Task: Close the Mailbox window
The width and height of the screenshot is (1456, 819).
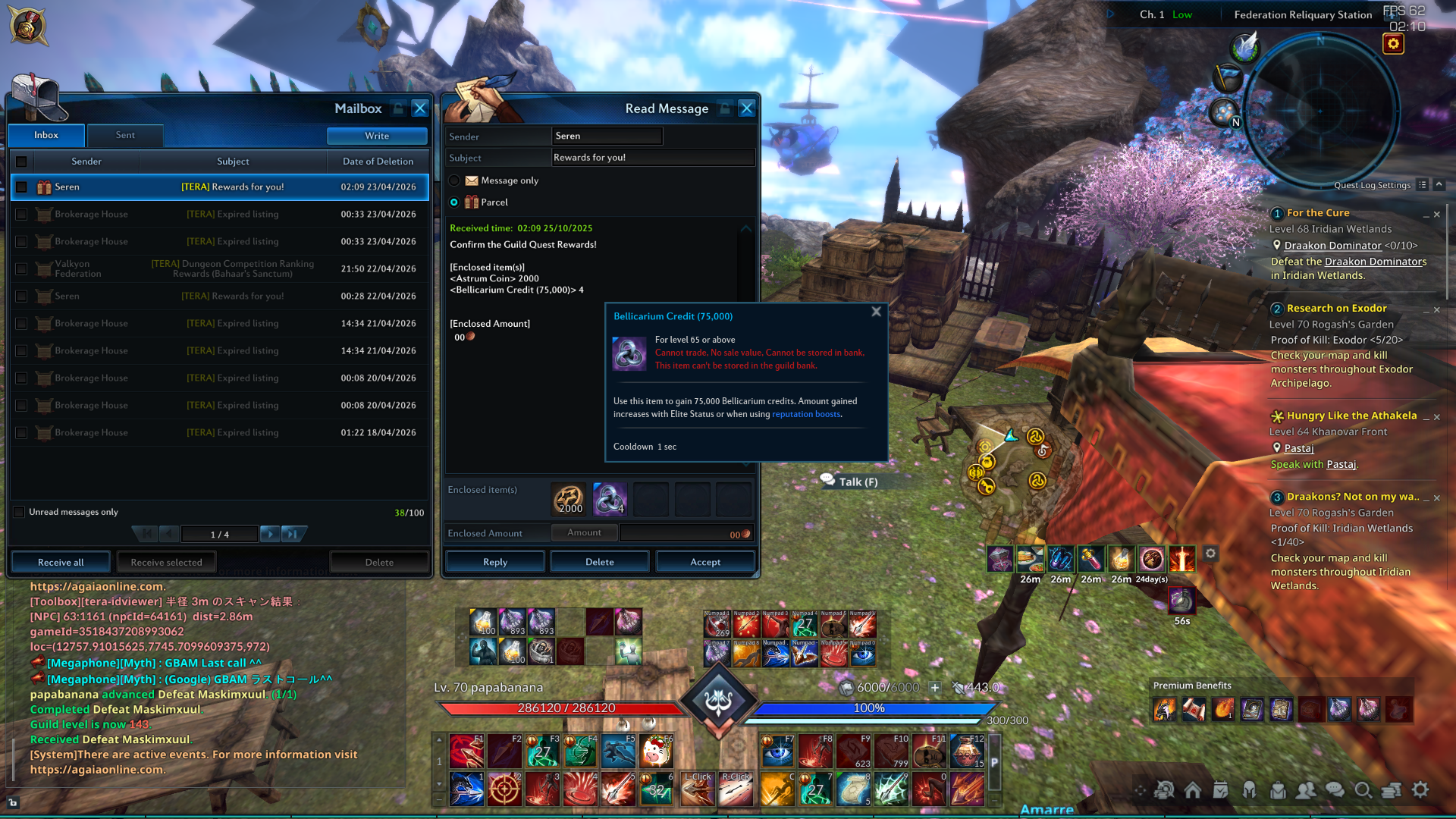Action: [x=419, y=108]
